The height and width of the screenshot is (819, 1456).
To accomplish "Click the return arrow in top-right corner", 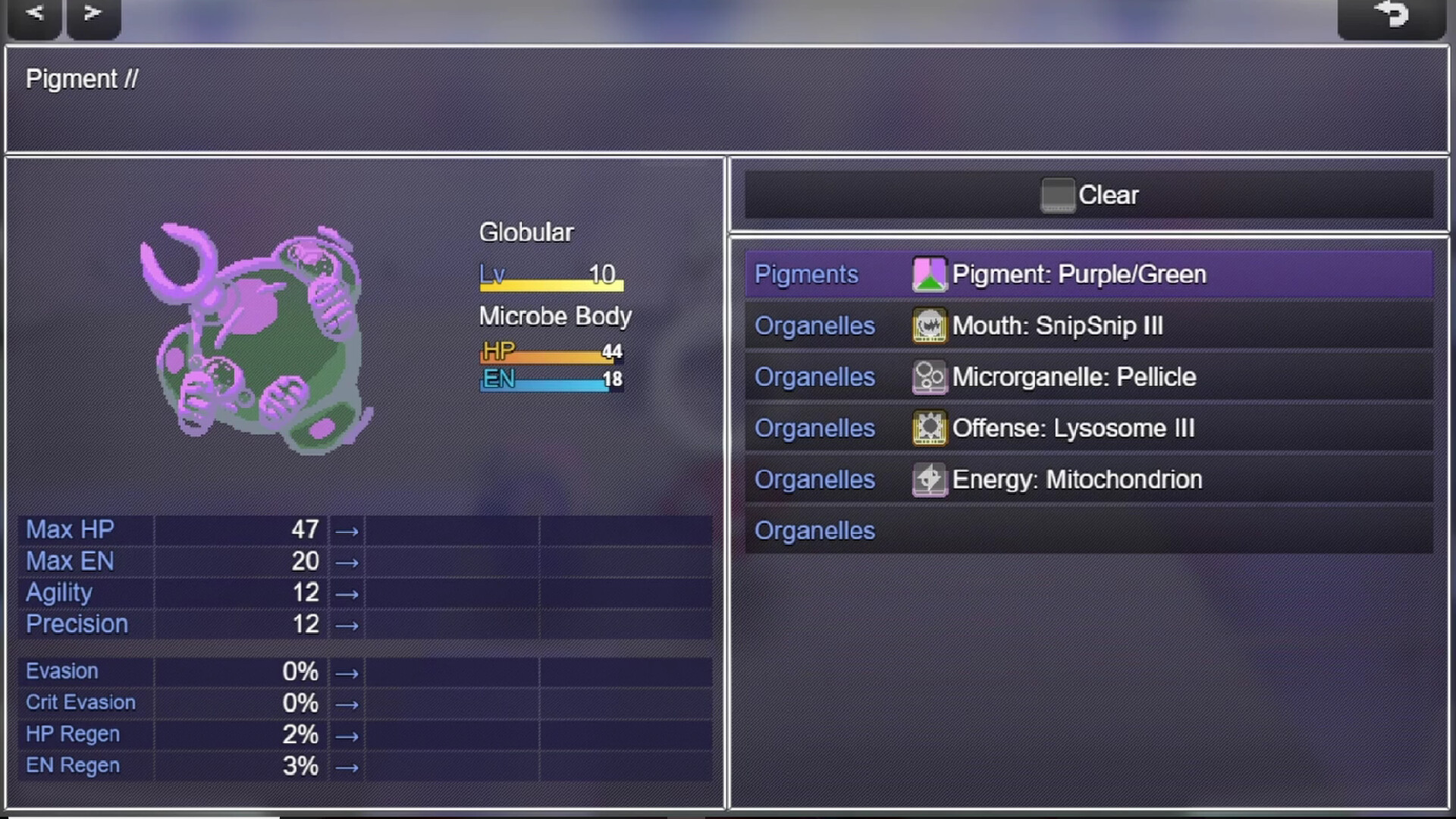I will pyautogui.click(x=1392, y=15).
